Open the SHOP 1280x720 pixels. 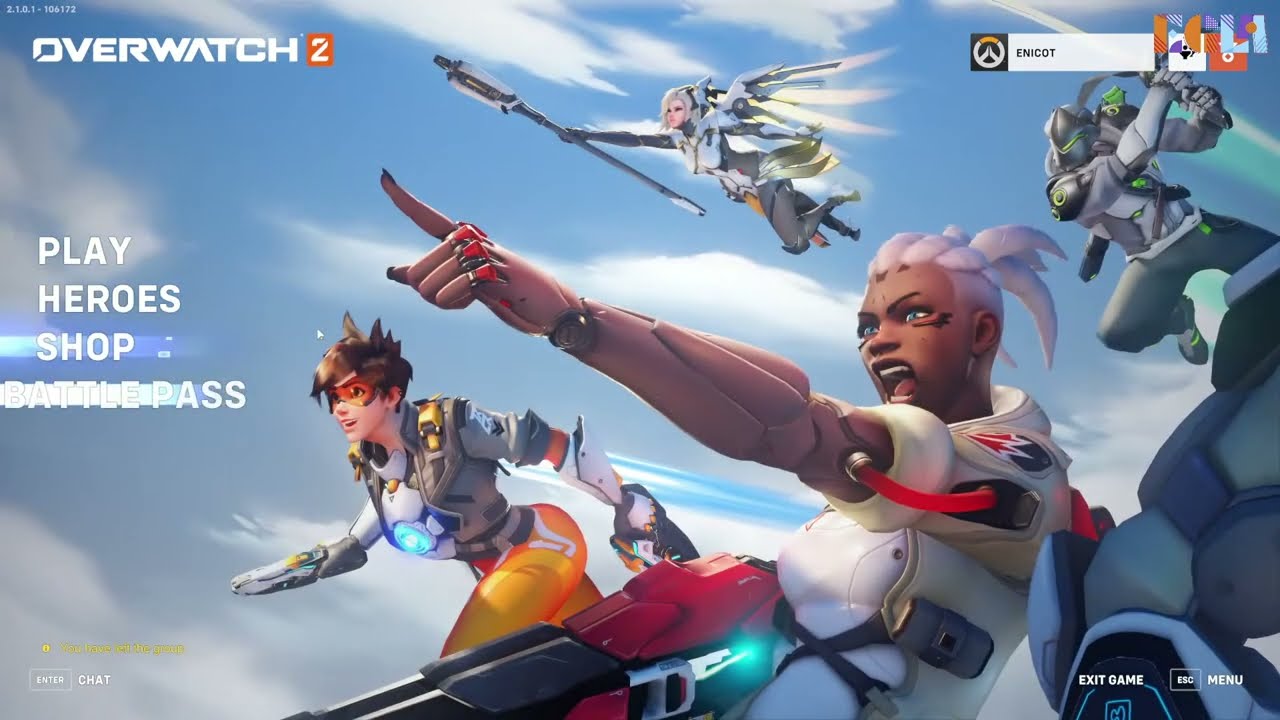86,347
